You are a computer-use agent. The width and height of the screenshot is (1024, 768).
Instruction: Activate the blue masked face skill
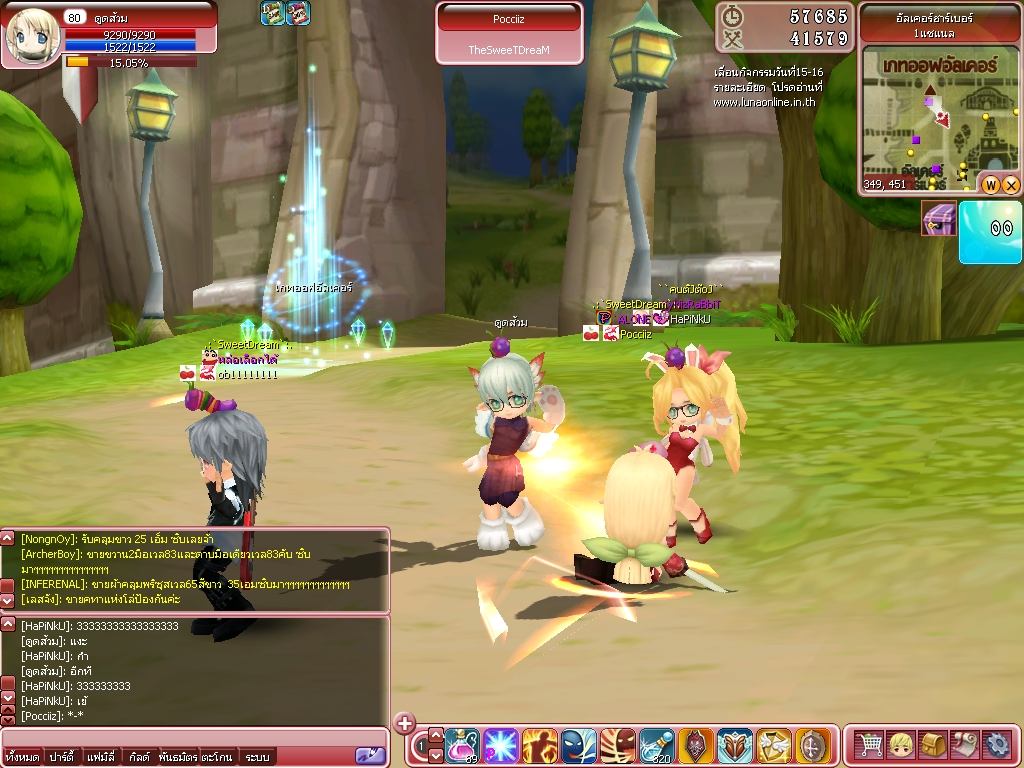point(578,746)
